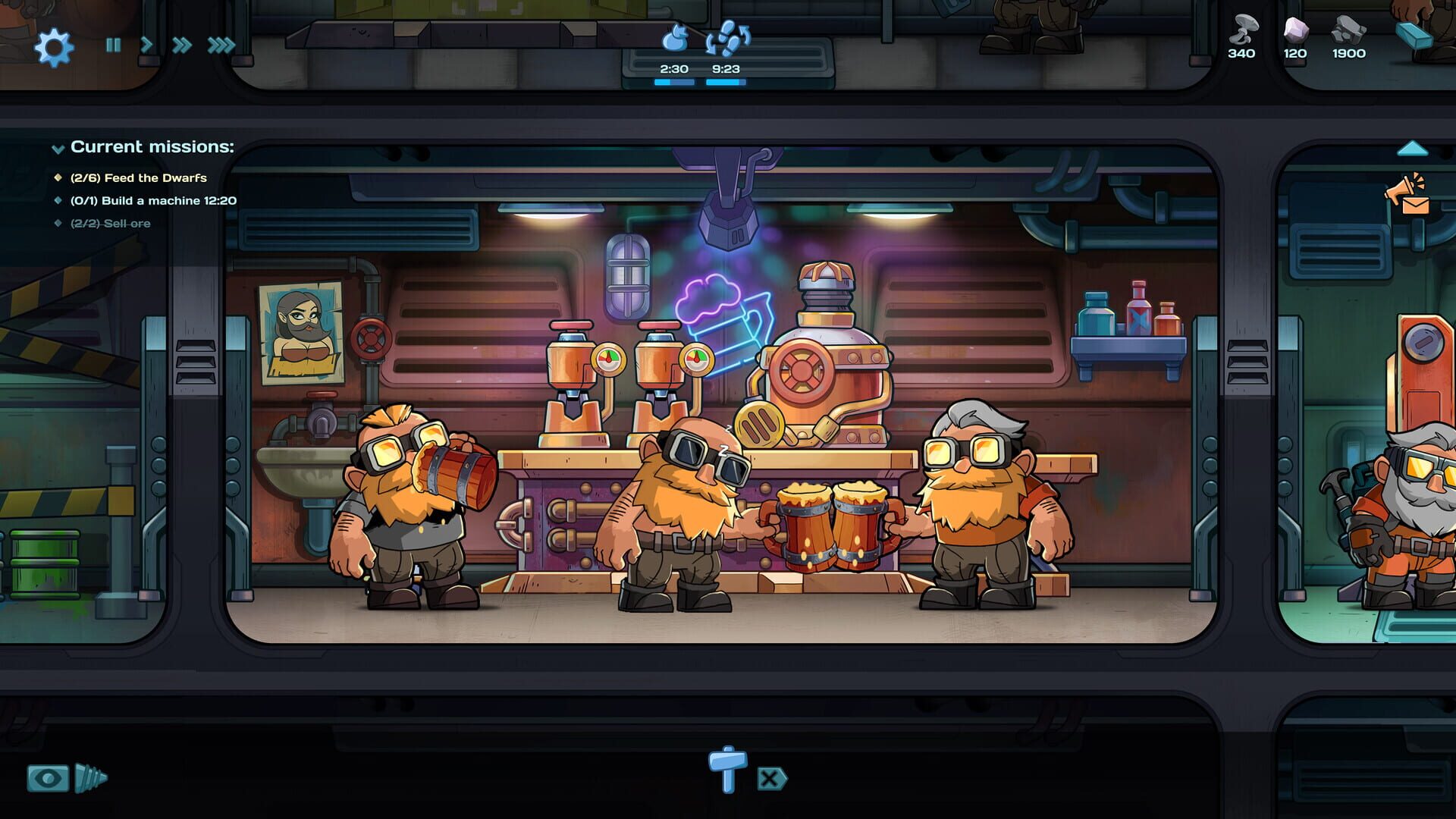Select the Feed the Dwarfs mission
The image size is (1456, 819).
139,178
